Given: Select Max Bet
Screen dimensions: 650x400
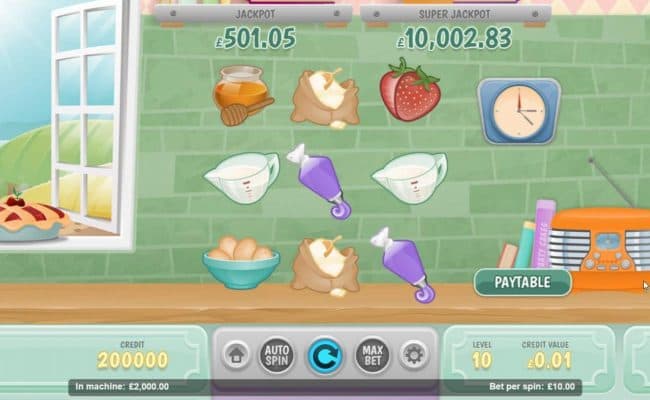Looking at the screenshot, I should click(372, 354).
